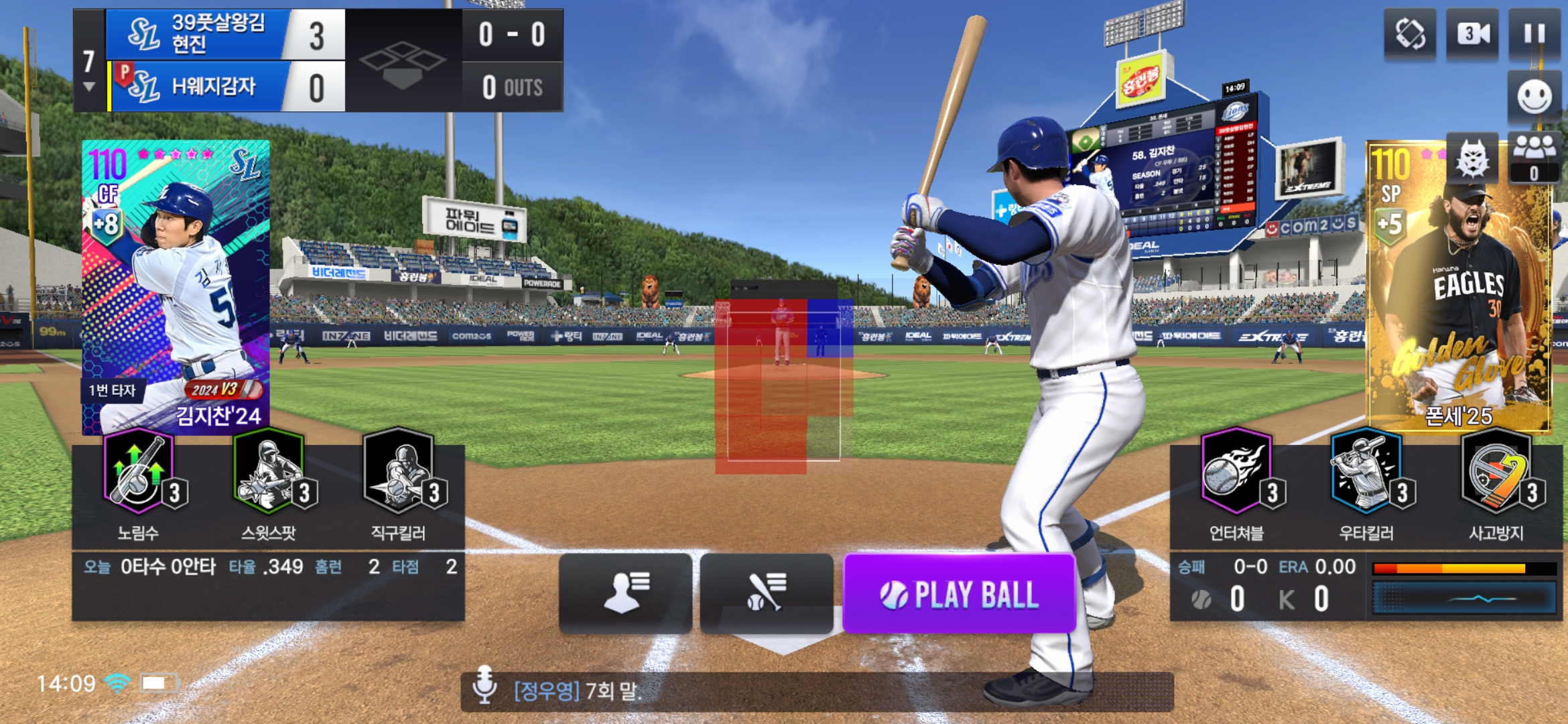Tap the microphone commentary icon
1568x724 pixels.
click(484, 685)
